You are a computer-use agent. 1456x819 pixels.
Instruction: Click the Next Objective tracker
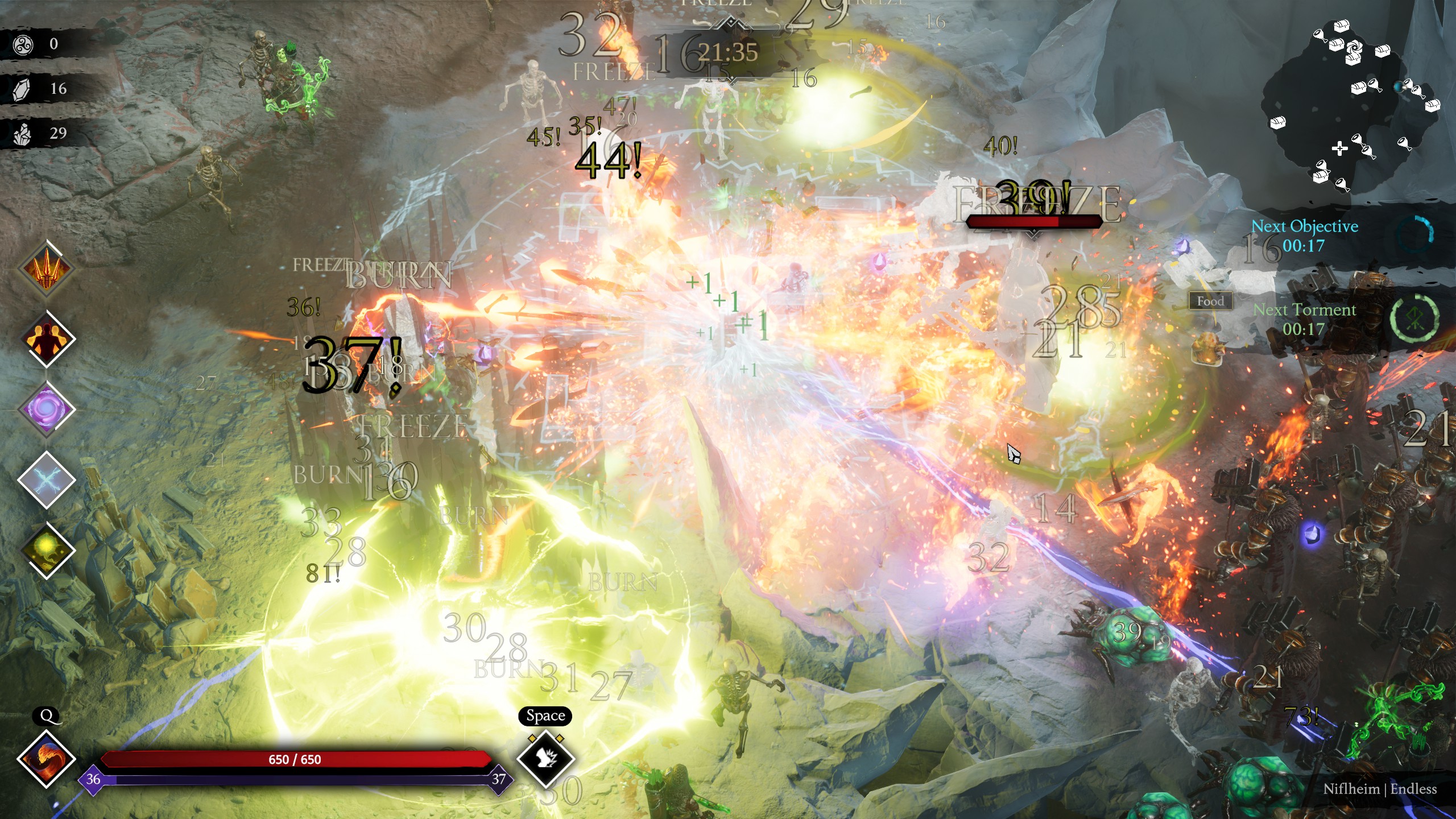tap(1305, 235)
